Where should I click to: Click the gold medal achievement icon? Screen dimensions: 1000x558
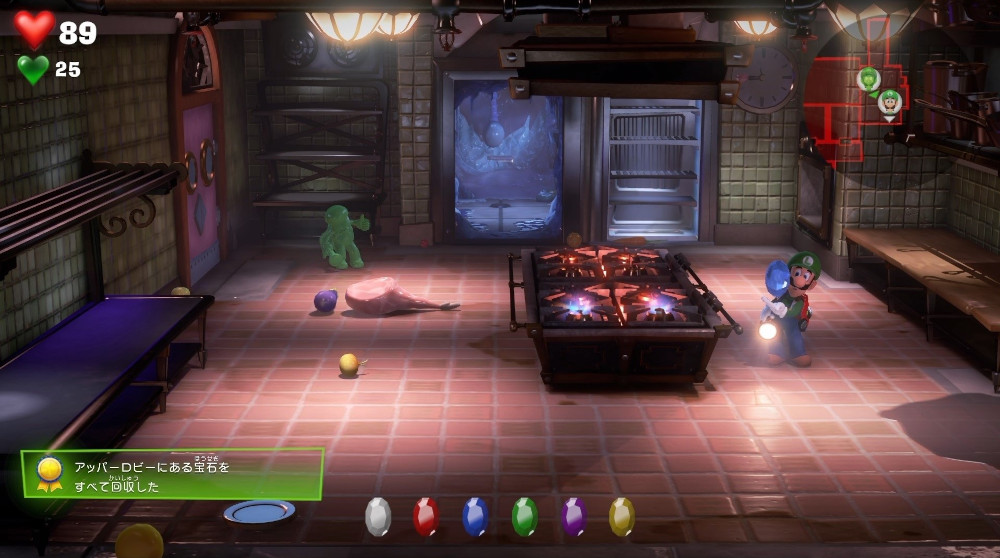(x=48, y=473)
